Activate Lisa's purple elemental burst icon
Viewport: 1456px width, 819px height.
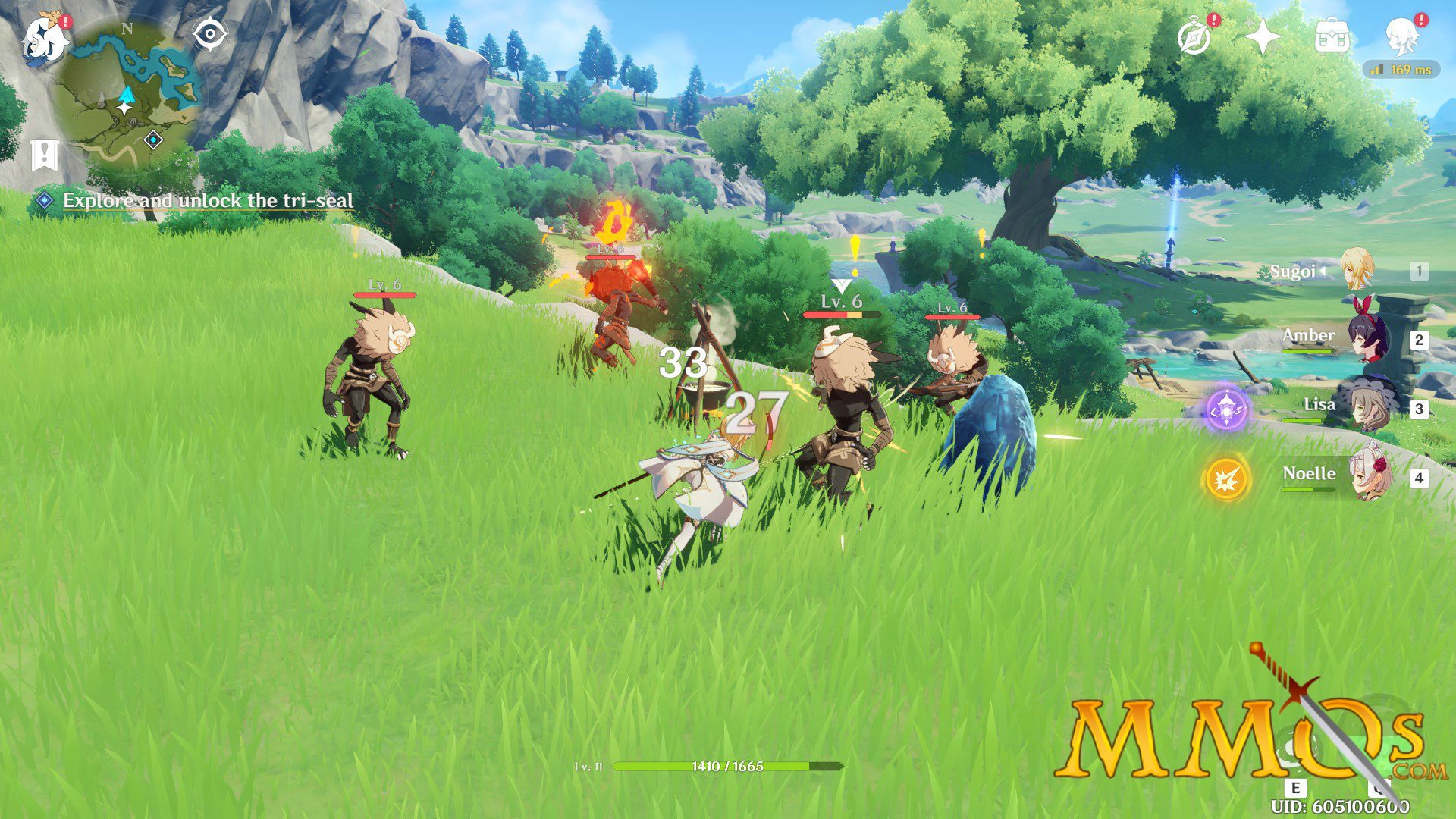1226,409
